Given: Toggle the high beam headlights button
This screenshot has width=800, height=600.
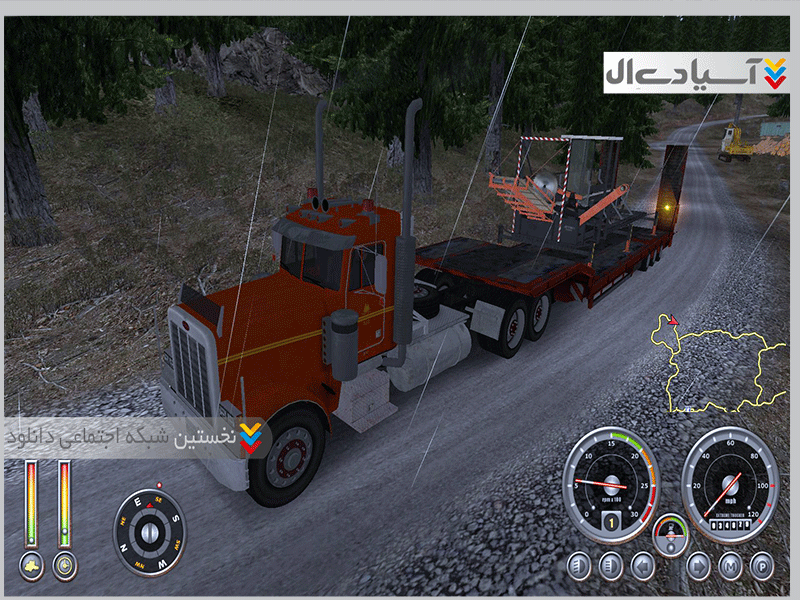Looking at the screenshot, I should point(609,567).
